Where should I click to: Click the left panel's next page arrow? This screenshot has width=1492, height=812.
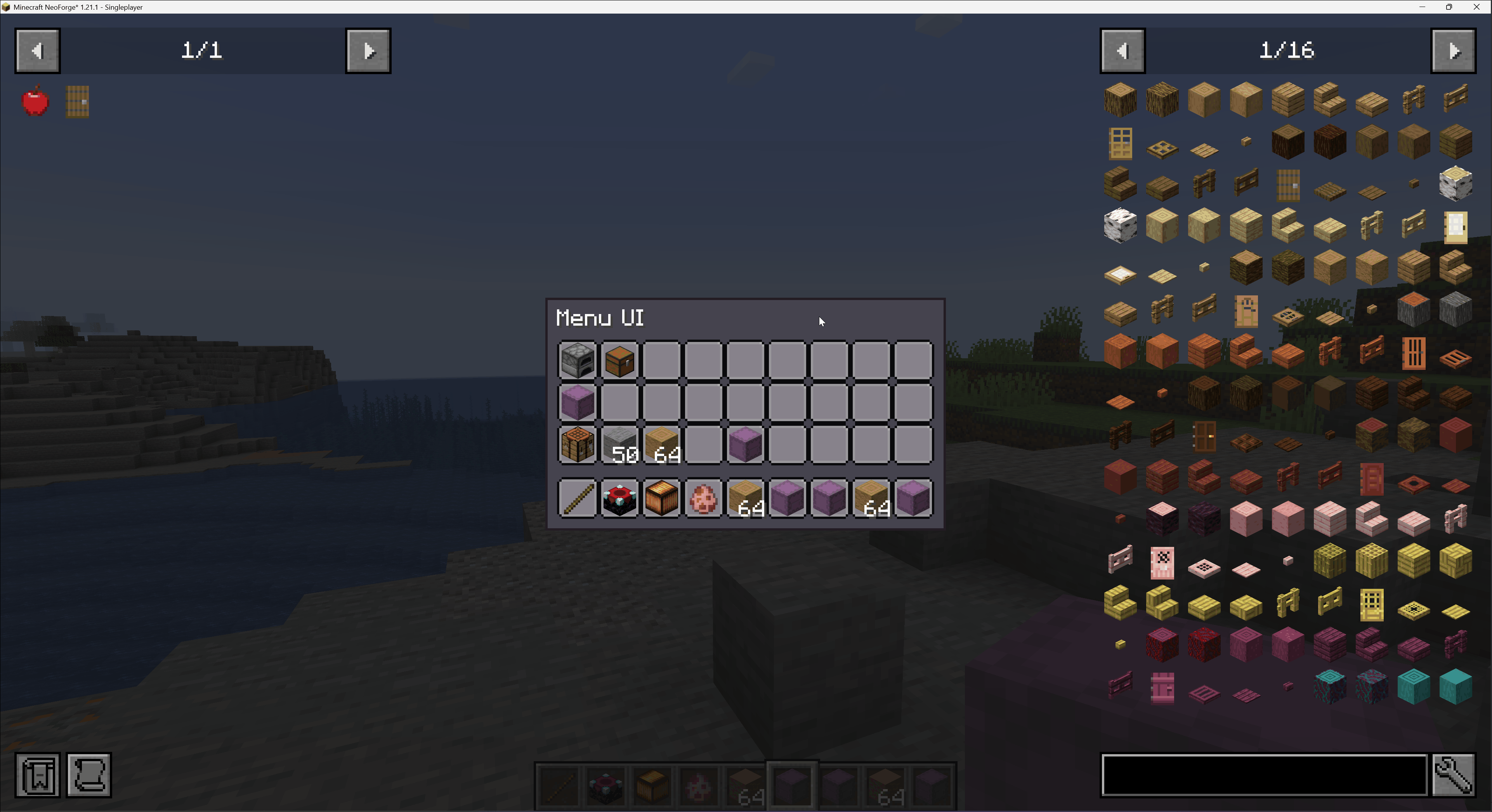368,51
